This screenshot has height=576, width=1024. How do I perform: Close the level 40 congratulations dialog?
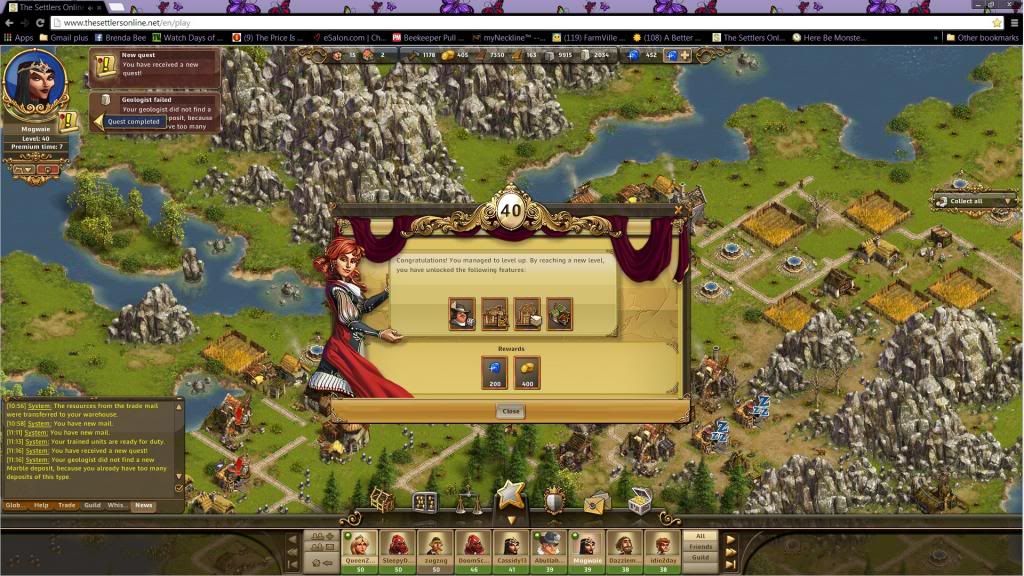[x=510, y=411]
